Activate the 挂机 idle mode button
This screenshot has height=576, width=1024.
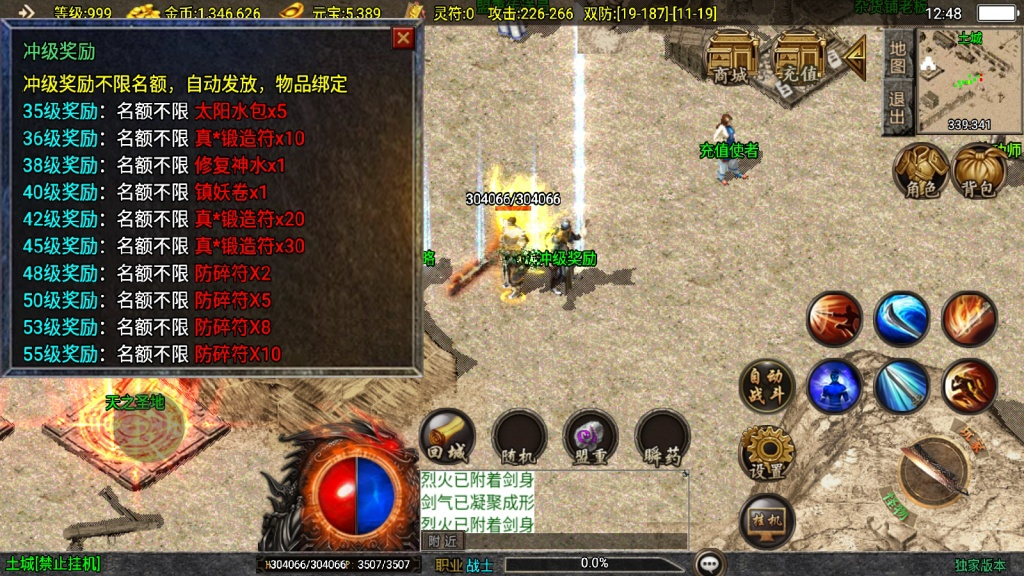766,520
